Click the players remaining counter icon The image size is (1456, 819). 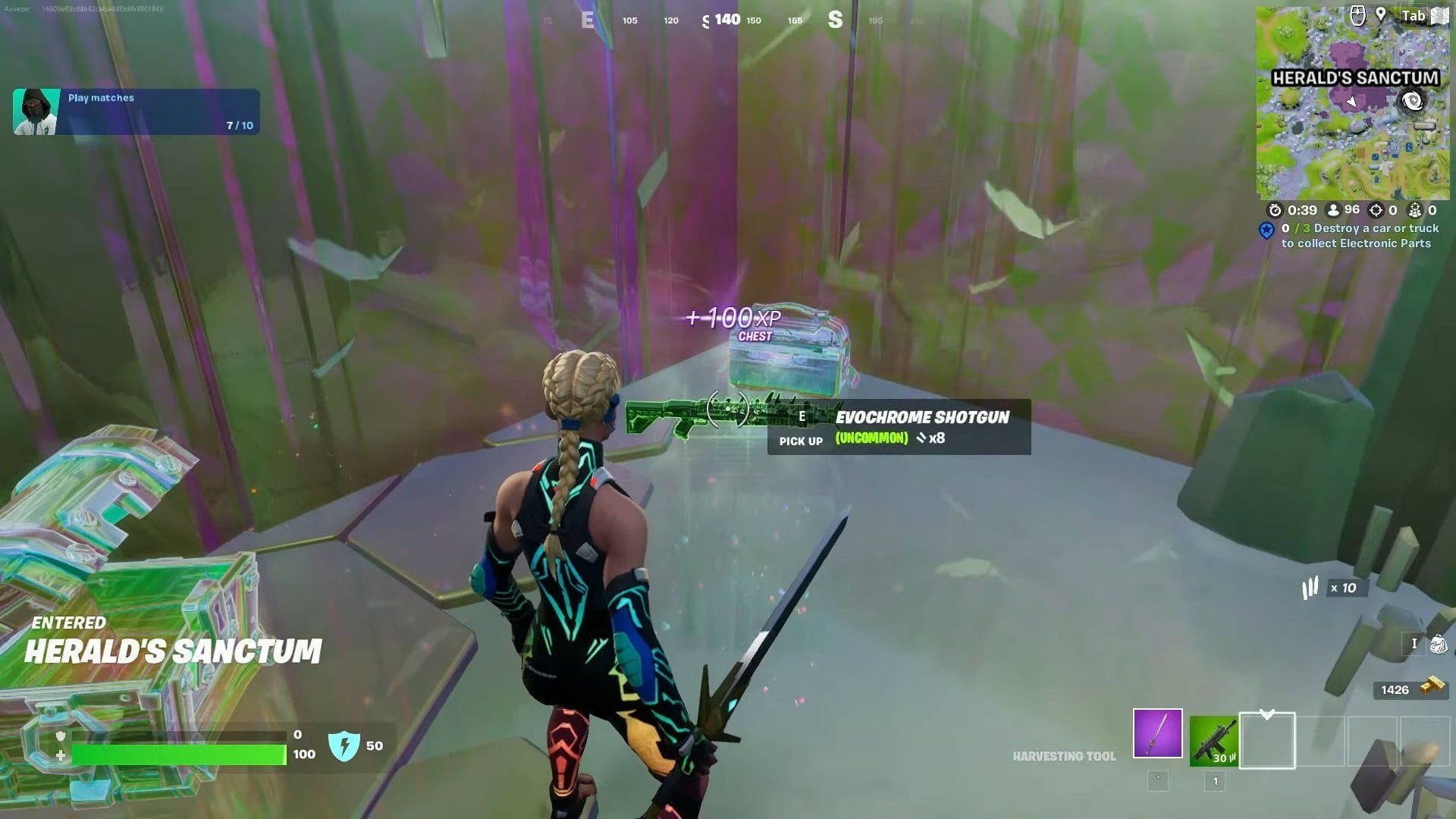point(1332,209)
